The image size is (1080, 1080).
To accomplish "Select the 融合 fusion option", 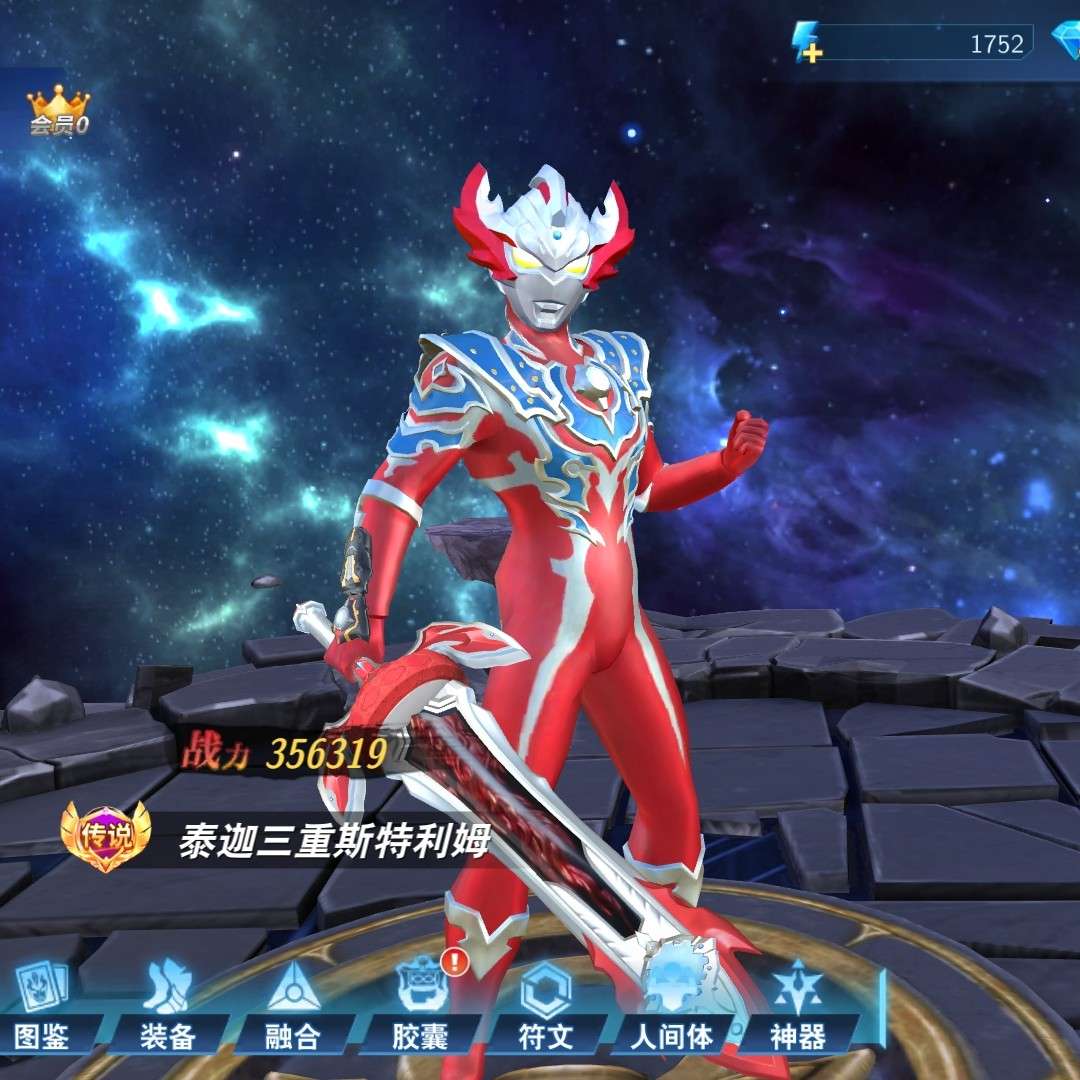I will (293, 1005).
